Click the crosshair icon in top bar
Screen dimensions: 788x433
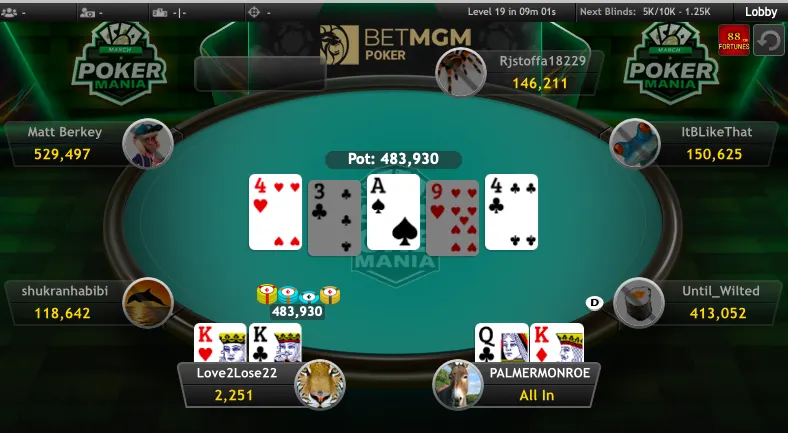(253, 12)
